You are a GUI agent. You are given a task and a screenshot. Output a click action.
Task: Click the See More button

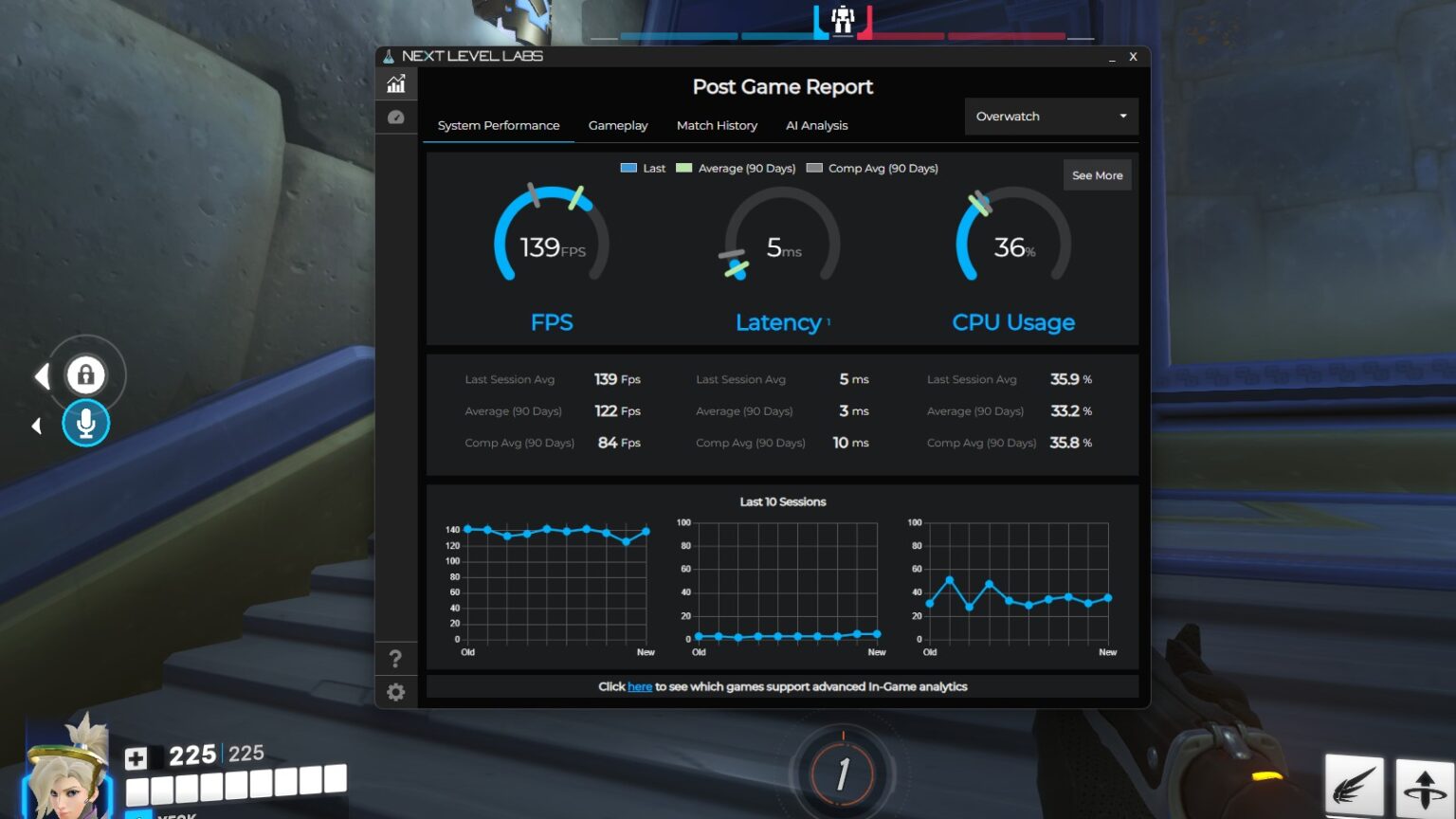1097,174
